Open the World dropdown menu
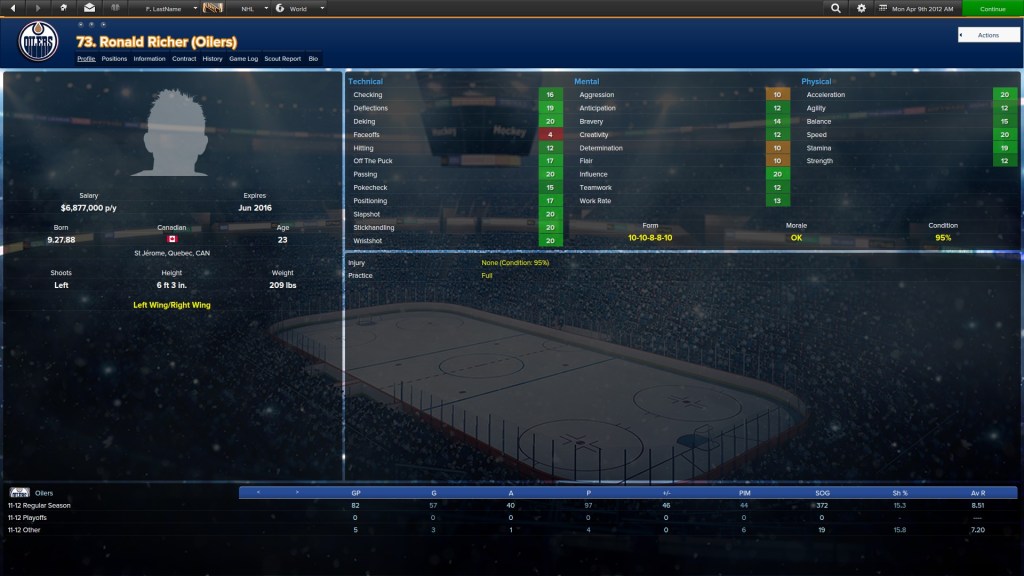The width and height of the screenshot is (1024, 576). point(300,8)
